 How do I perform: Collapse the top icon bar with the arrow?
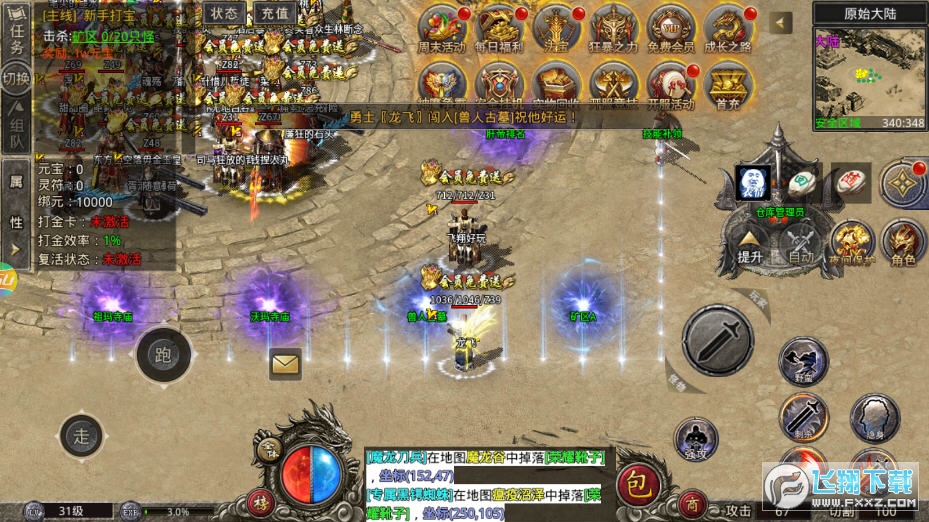[x=781, y=23]
